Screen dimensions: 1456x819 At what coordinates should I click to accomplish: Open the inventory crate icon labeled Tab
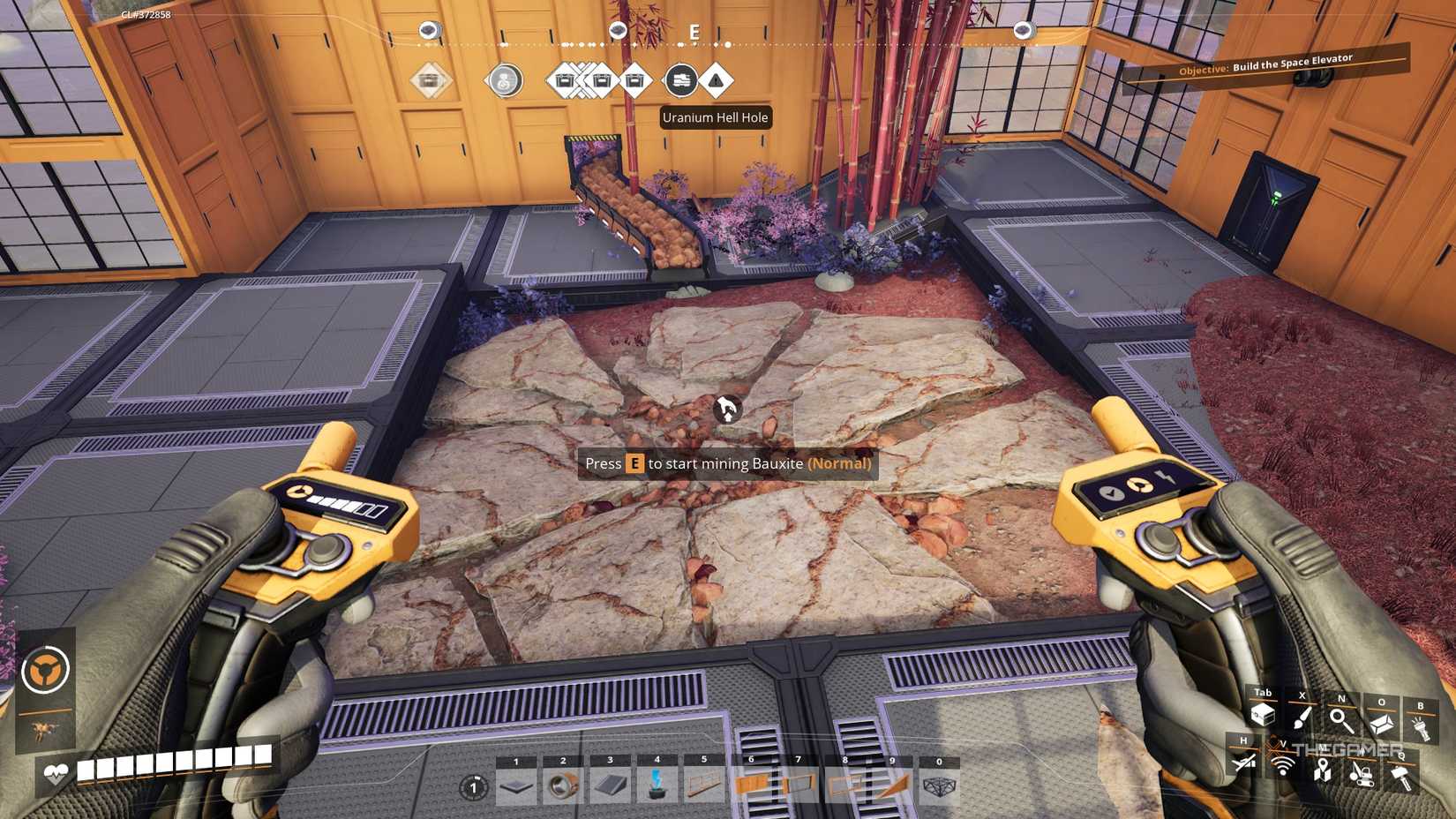(1264, 716)
